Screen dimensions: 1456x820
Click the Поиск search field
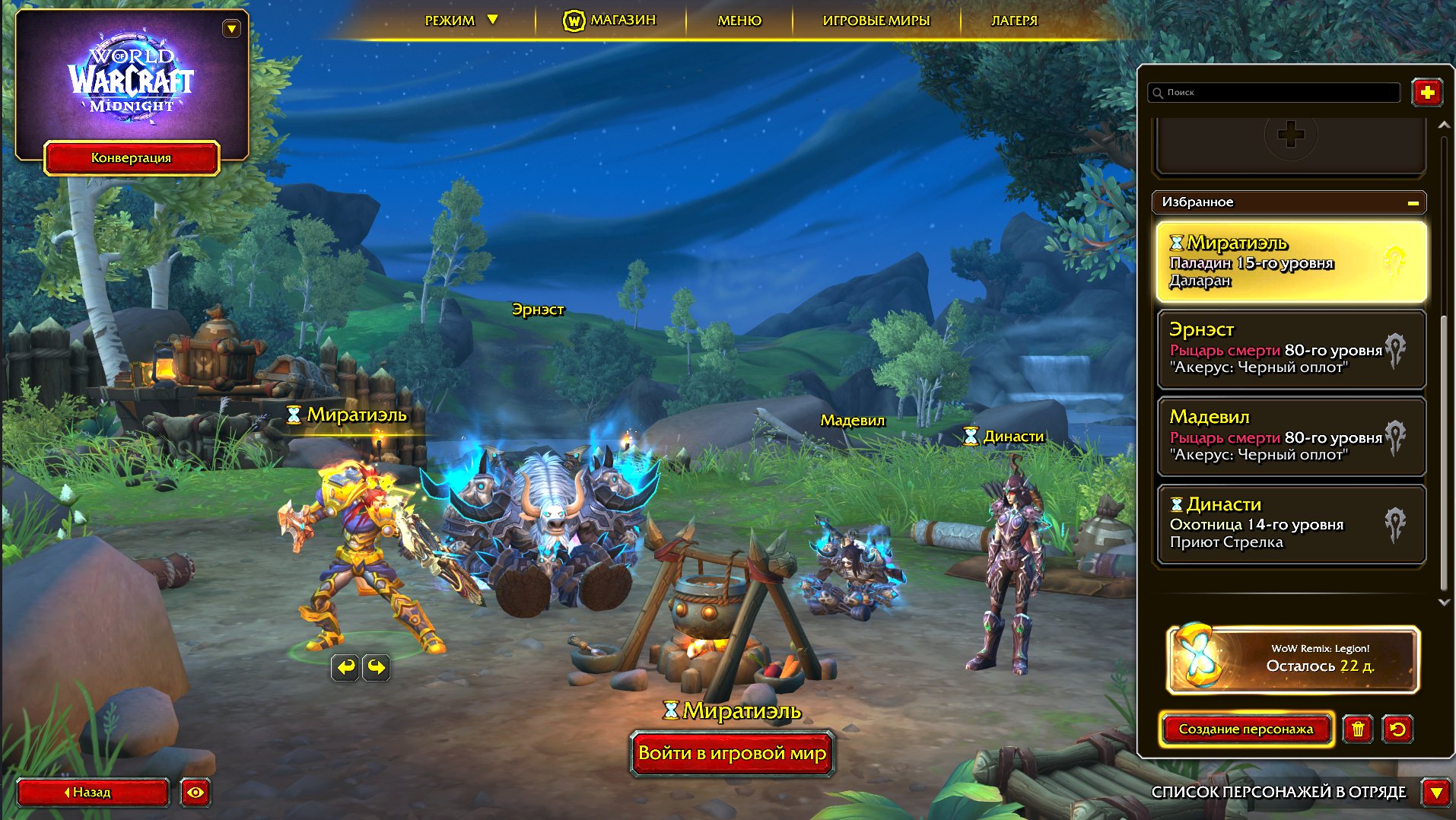[1274, 93]
